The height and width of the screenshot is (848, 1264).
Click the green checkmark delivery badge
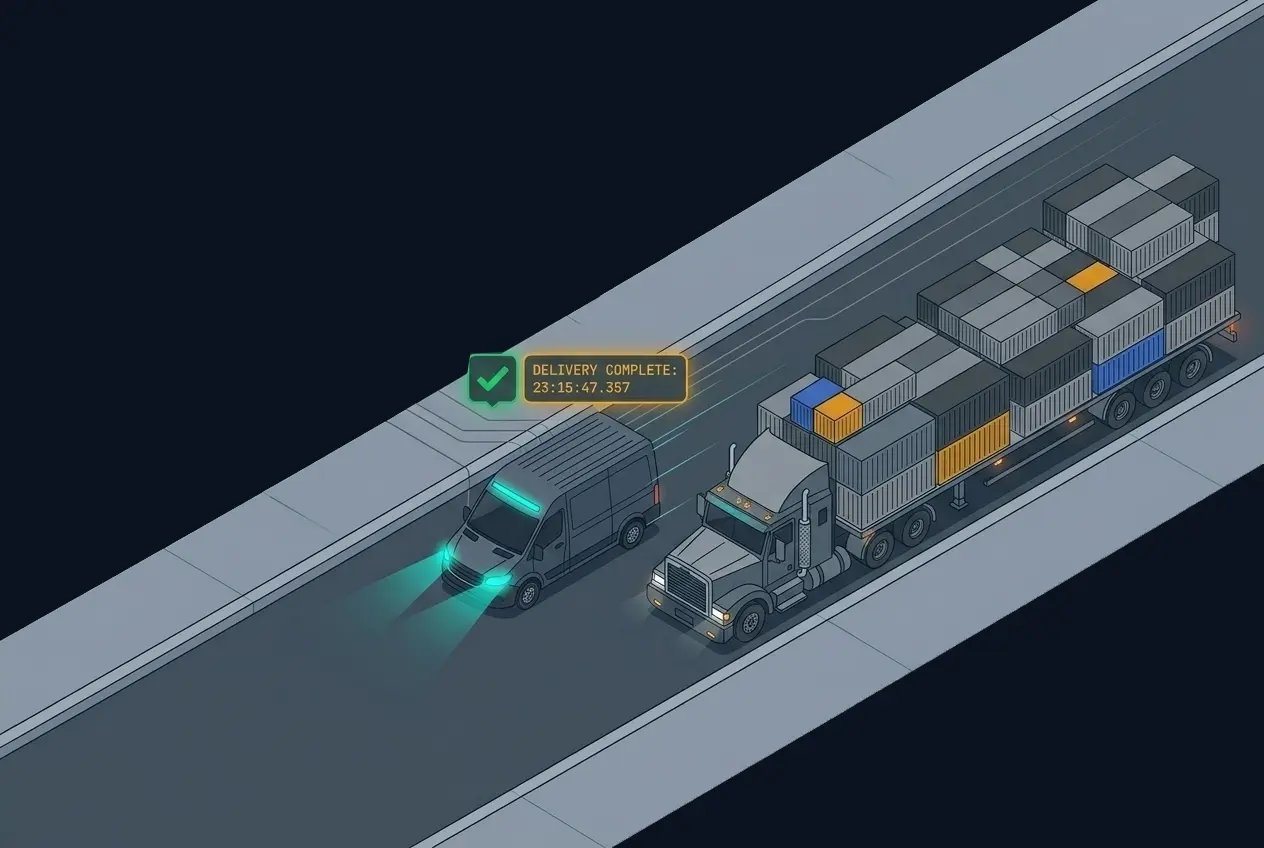[x=492, y=379]
